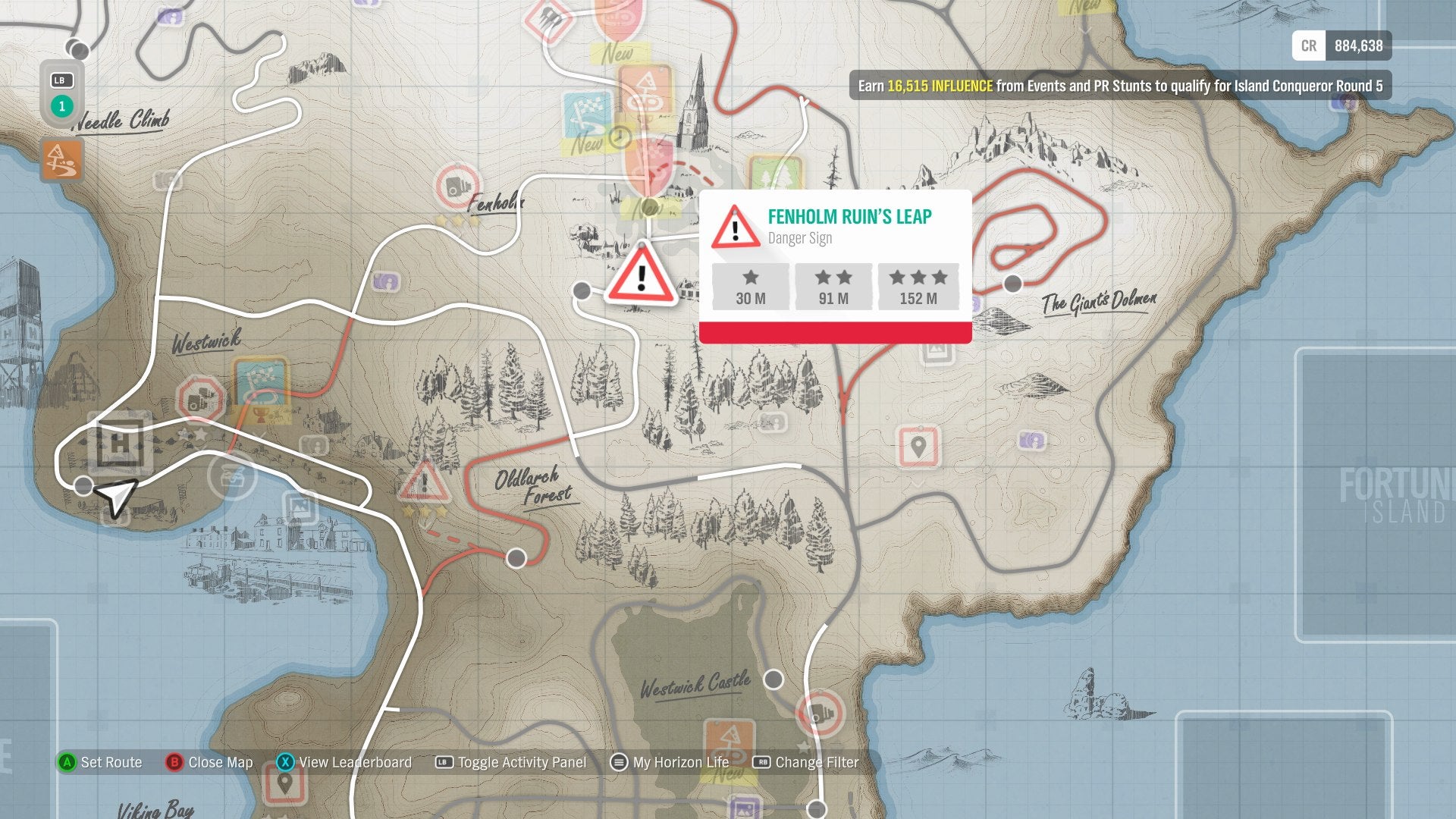Screen dimensions: 1456x819
Task: Select the highlighted Danger Sign triangle near Fenholm
Action: click(x=641, y=277)
